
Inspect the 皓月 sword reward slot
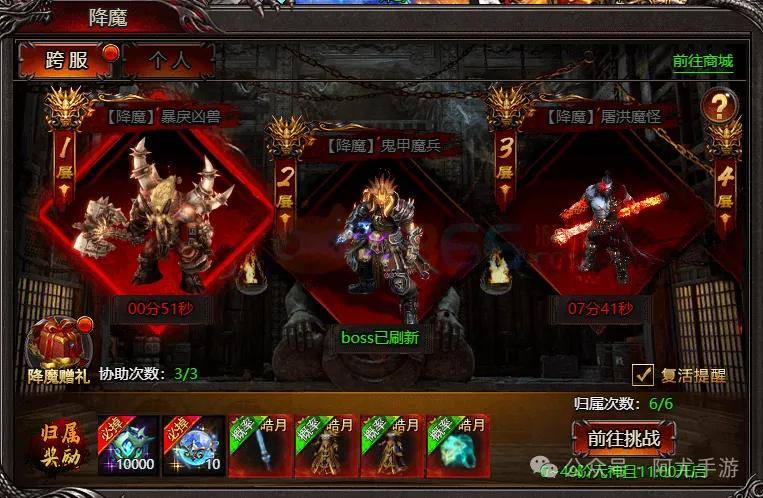tap(259, 444)
